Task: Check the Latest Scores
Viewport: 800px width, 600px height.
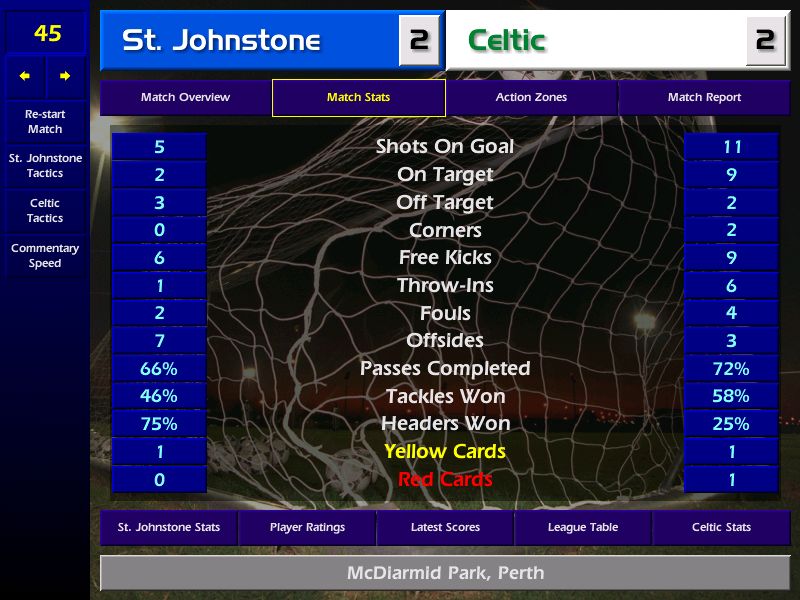Action: click(x=445, y=527)
